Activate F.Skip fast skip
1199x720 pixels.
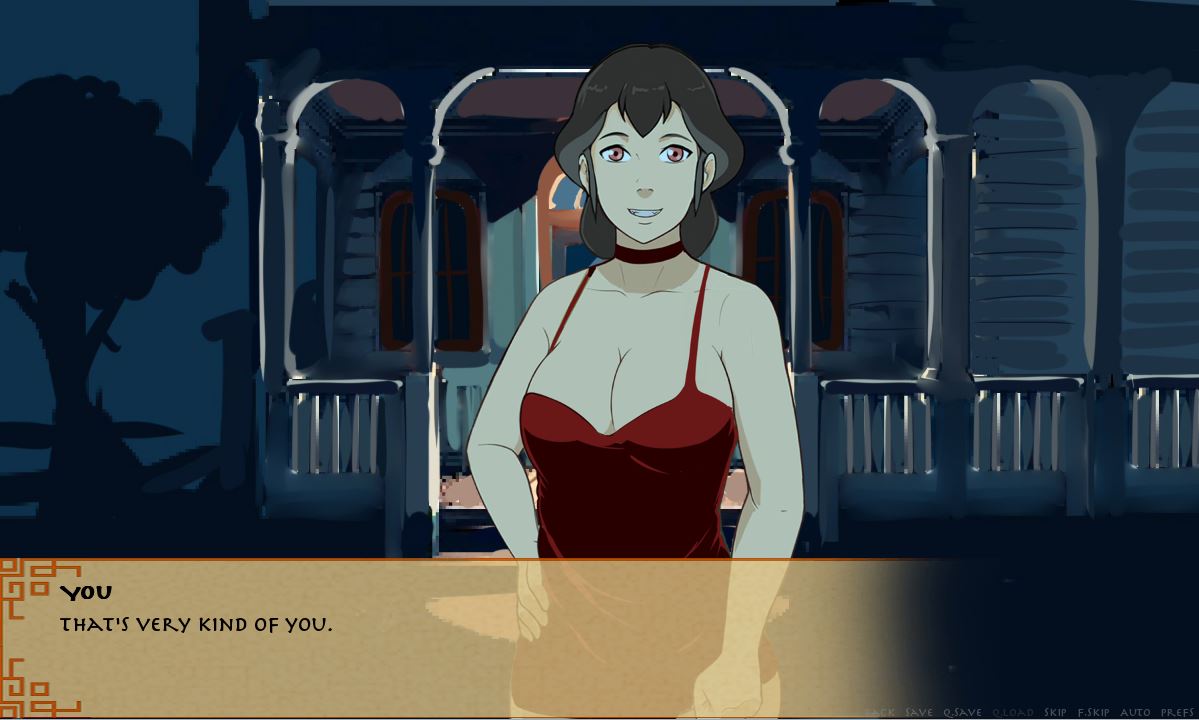coord(1093,712)
